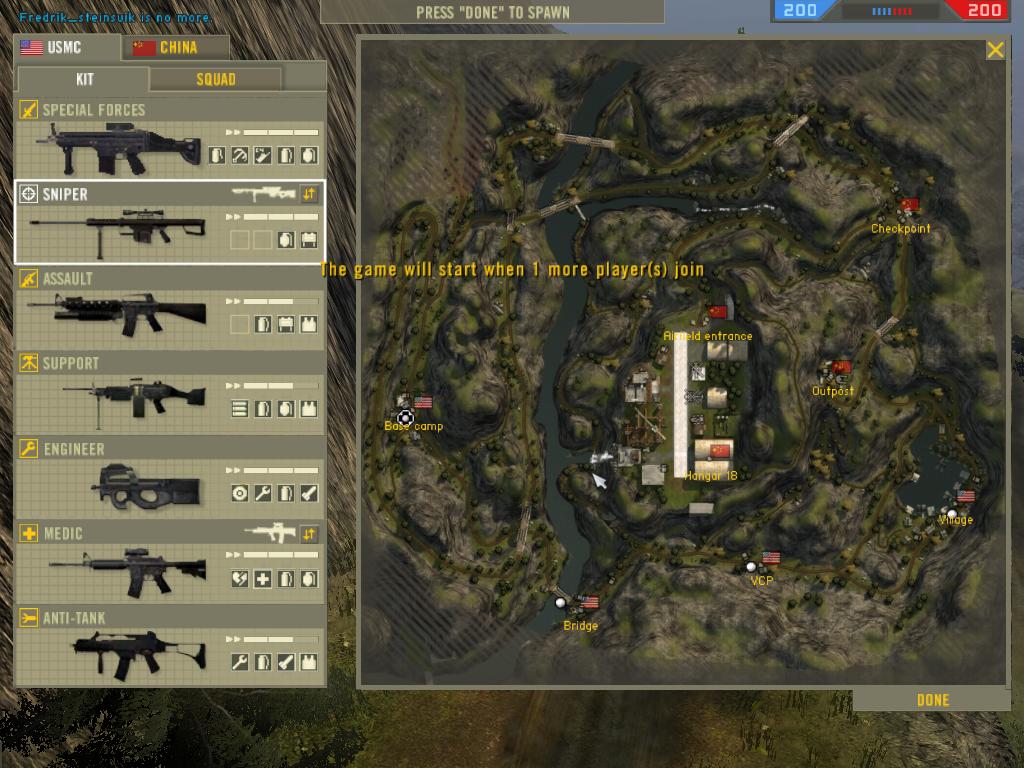The width and height of the screenshot is (1024, 768).
Task: Select the Base camp spawn point
Action: 405,417
